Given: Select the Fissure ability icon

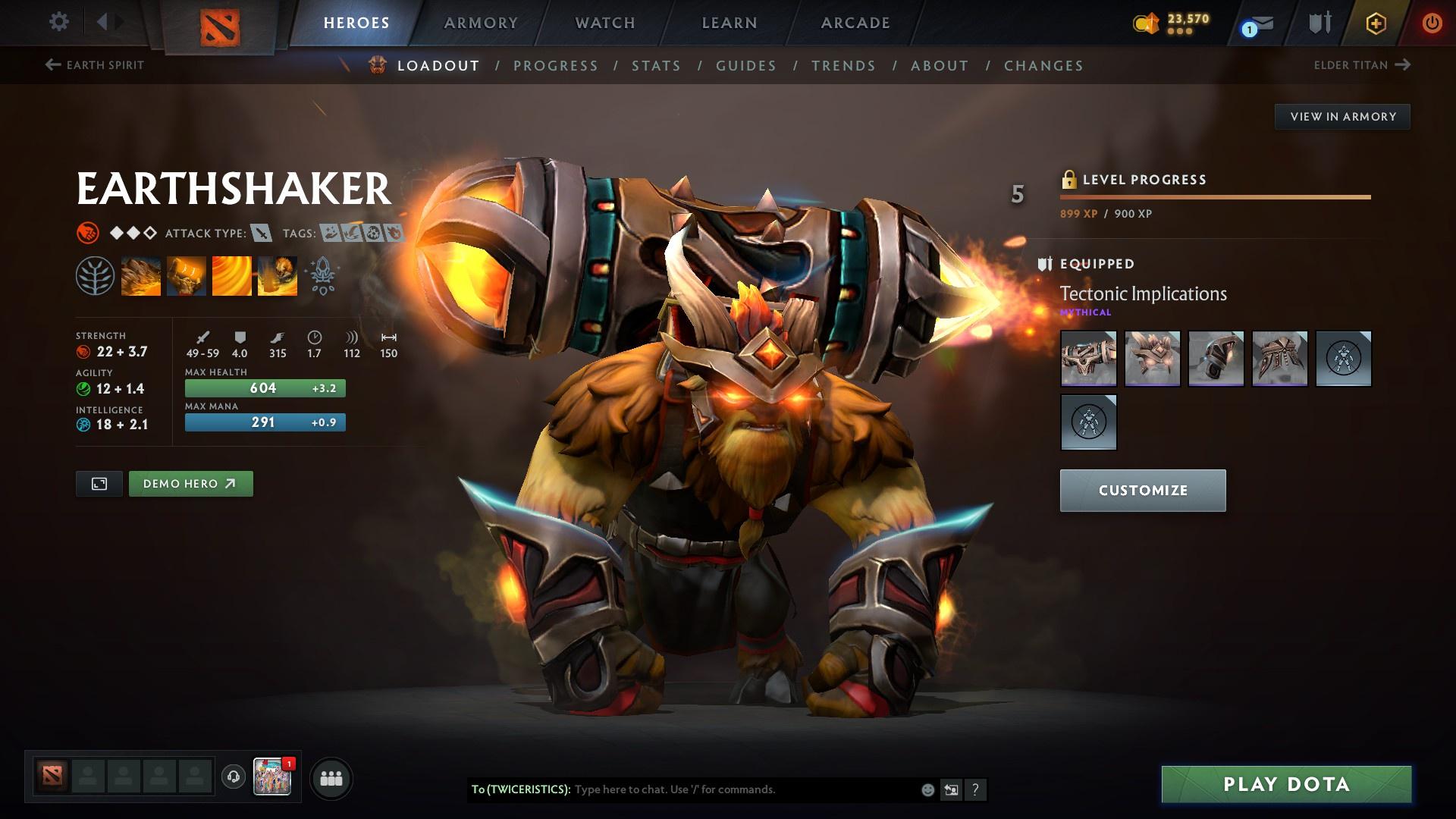Looking at the screenshot, I should [x=142, y=275].
